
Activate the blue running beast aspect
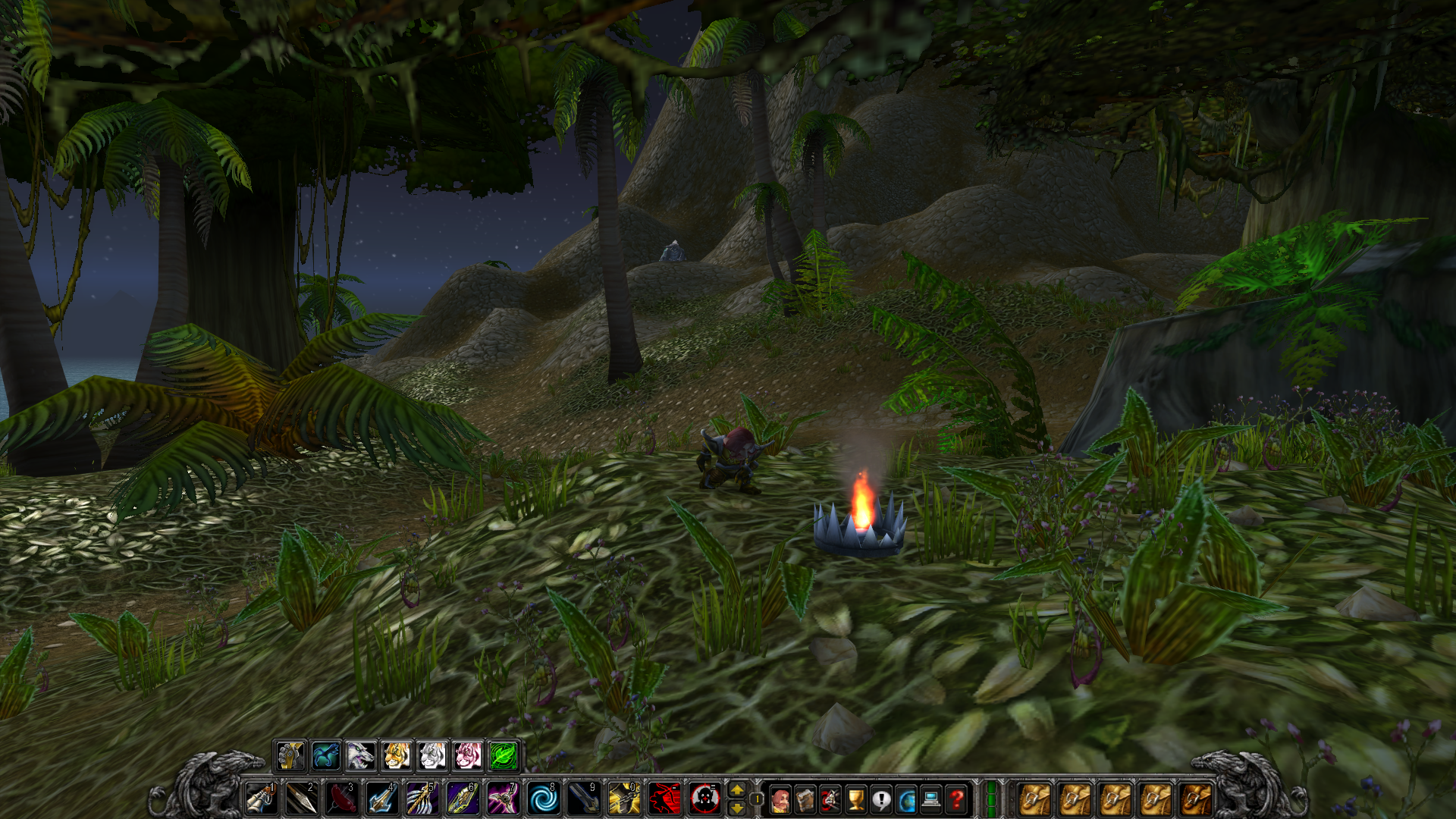[x=325, y=755]
